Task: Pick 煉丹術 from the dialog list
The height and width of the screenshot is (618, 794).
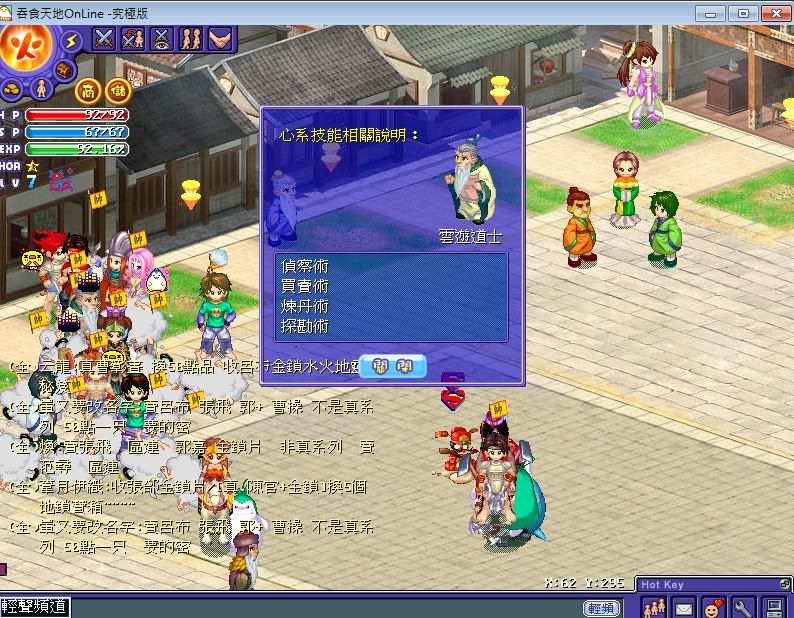Action: tap(306, 306)
